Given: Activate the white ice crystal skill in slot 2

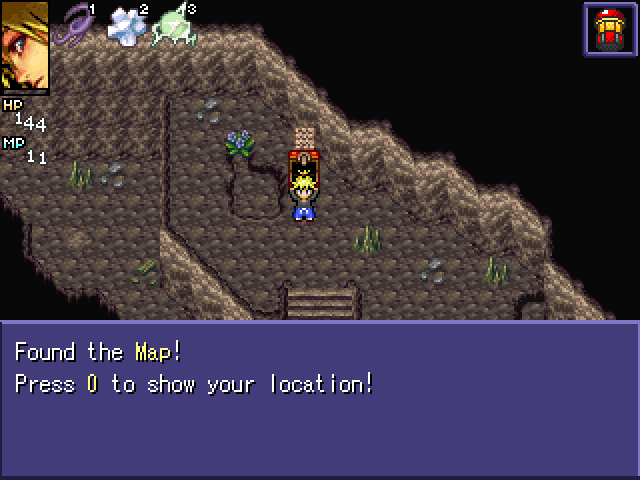Looking at the screenshot, I should click(x=126, y=27).
